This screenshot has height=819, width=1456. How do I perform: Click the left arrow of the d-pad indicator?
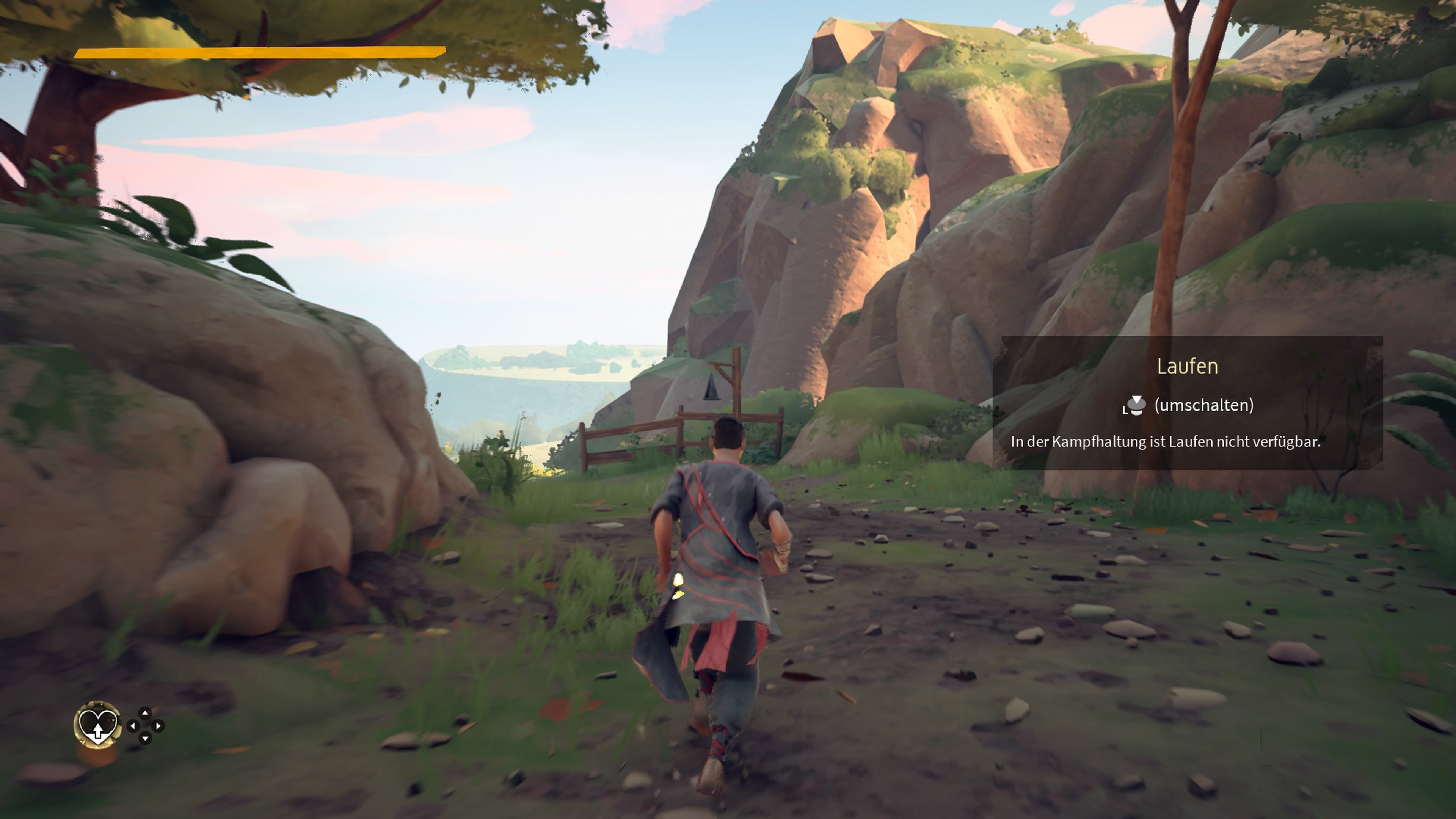point(134,726)
